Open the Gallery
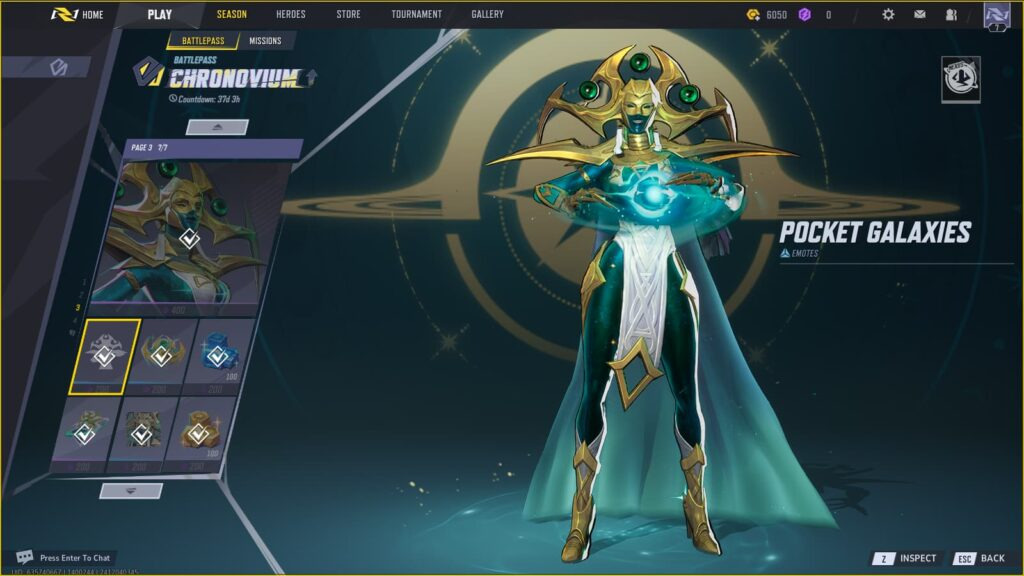Viewport: 1024px width, 576px height. point(487,15)
